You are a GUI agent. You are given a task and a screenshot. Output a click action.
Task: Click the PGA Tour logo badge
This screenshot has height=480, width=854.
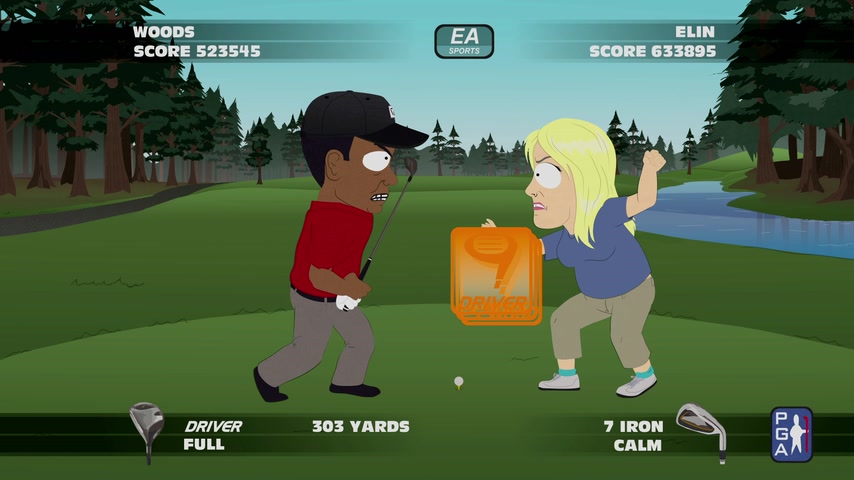point(791,433)
